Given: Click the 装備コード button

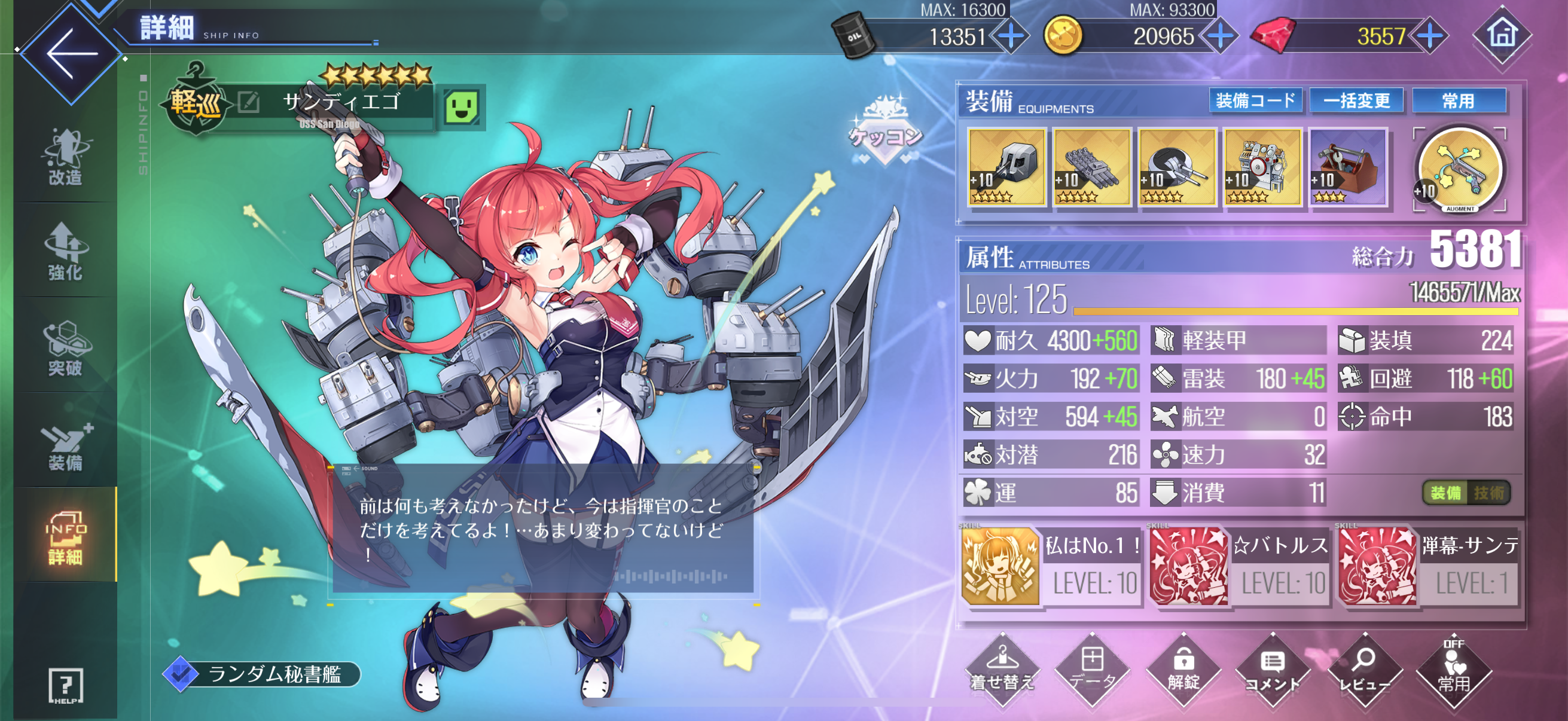Looking at the screenshot, I should [1255, 100].
